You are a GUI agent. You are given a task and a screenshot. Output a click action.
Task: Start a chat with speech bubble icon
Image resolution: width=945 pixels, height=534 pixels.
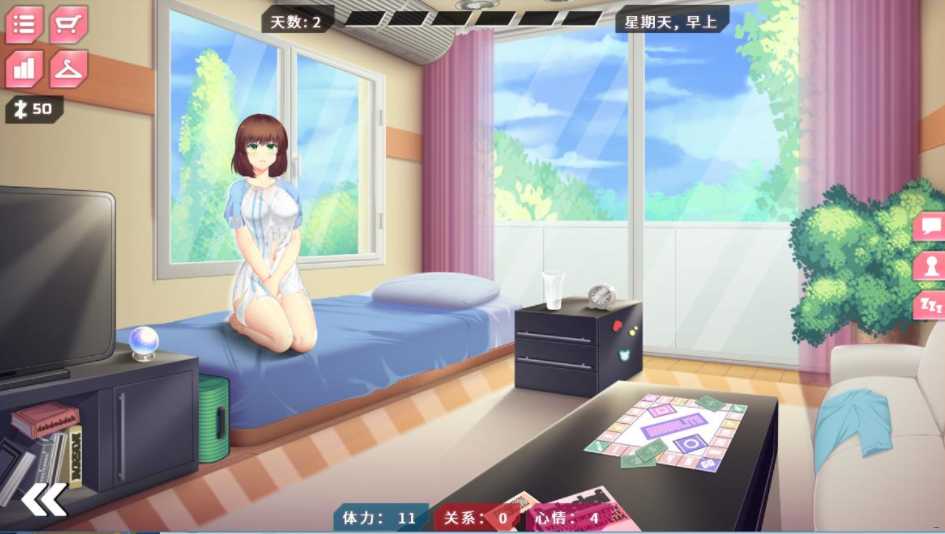(x=930, y=226)
